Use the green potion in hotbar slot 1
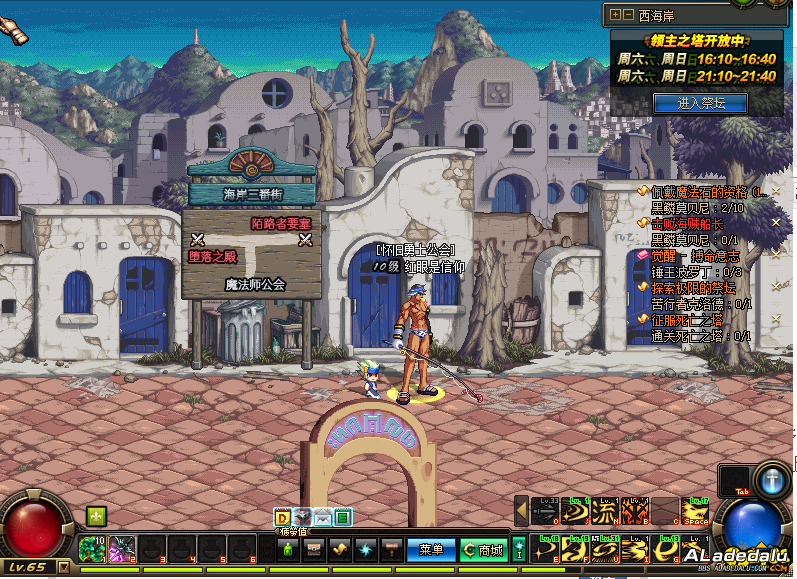 (x=92, y=548)
